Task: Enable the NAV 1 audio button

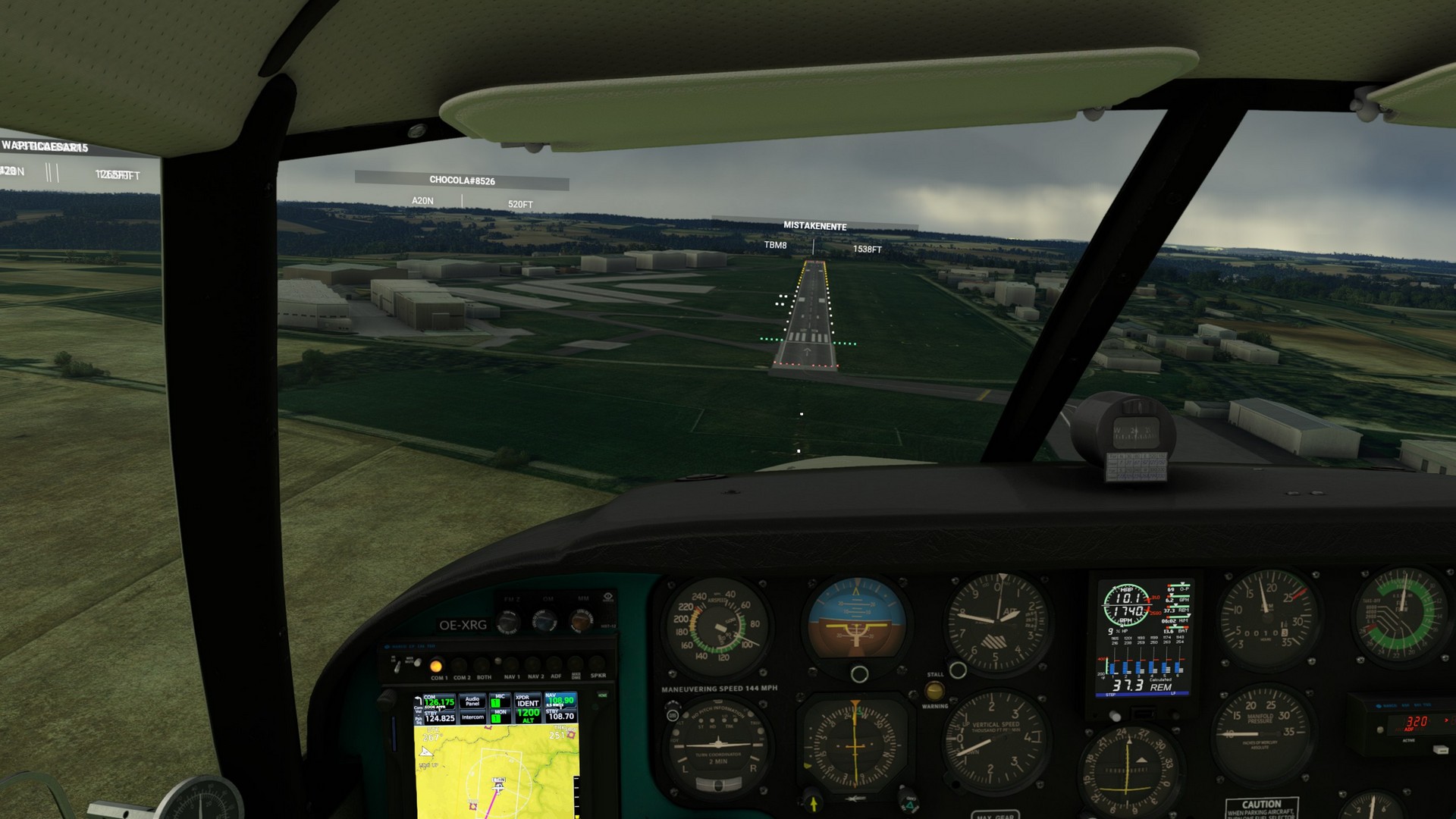Action: 512,667
